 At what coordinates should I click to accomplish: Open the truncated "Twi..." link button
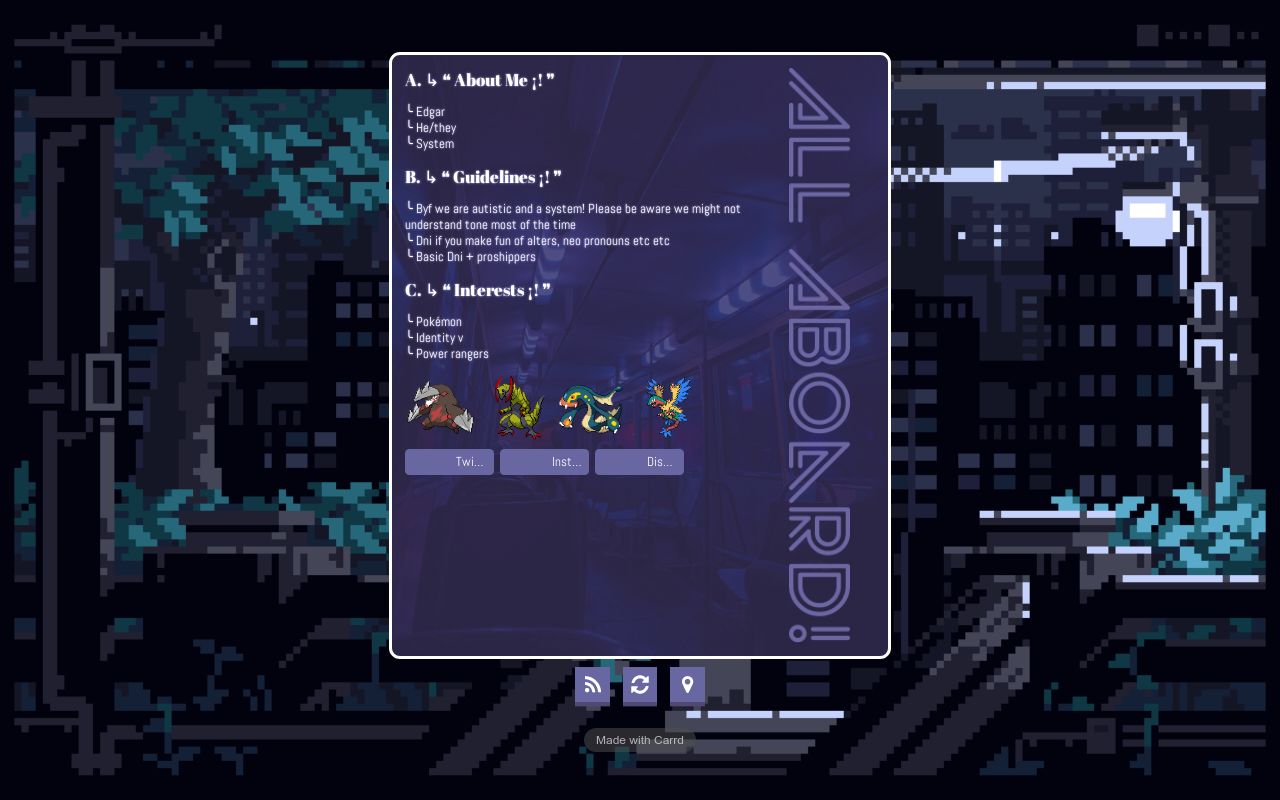pos(449,462)
